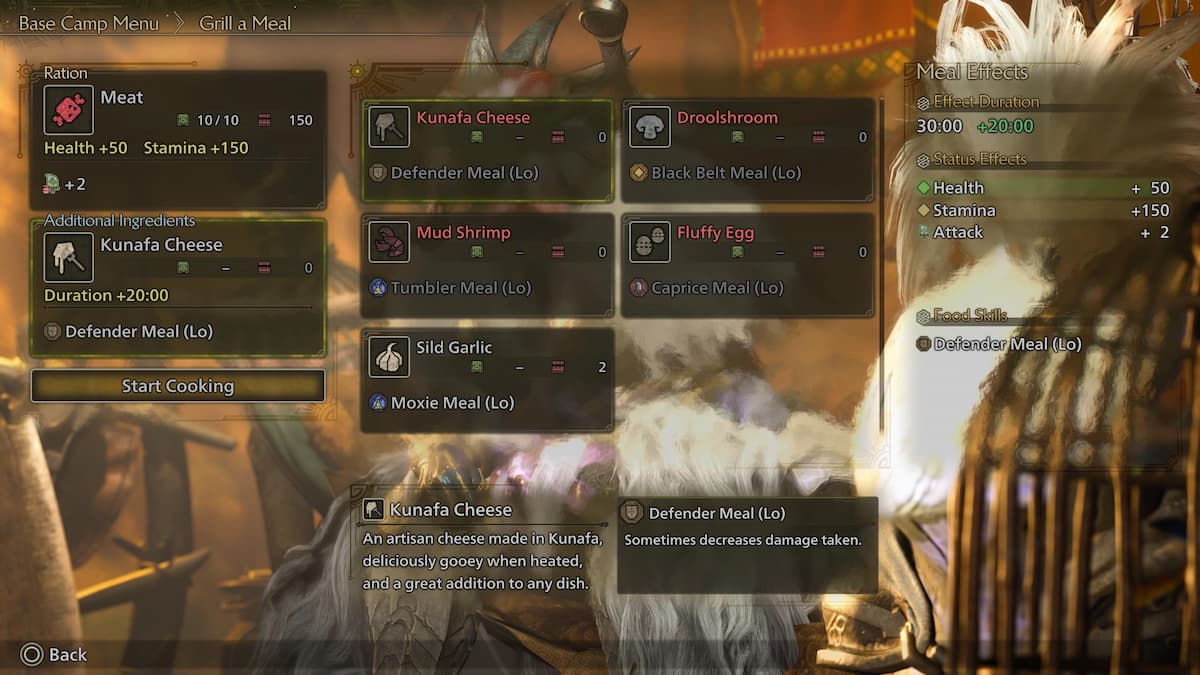Start cooking the meal

(178, 386)
